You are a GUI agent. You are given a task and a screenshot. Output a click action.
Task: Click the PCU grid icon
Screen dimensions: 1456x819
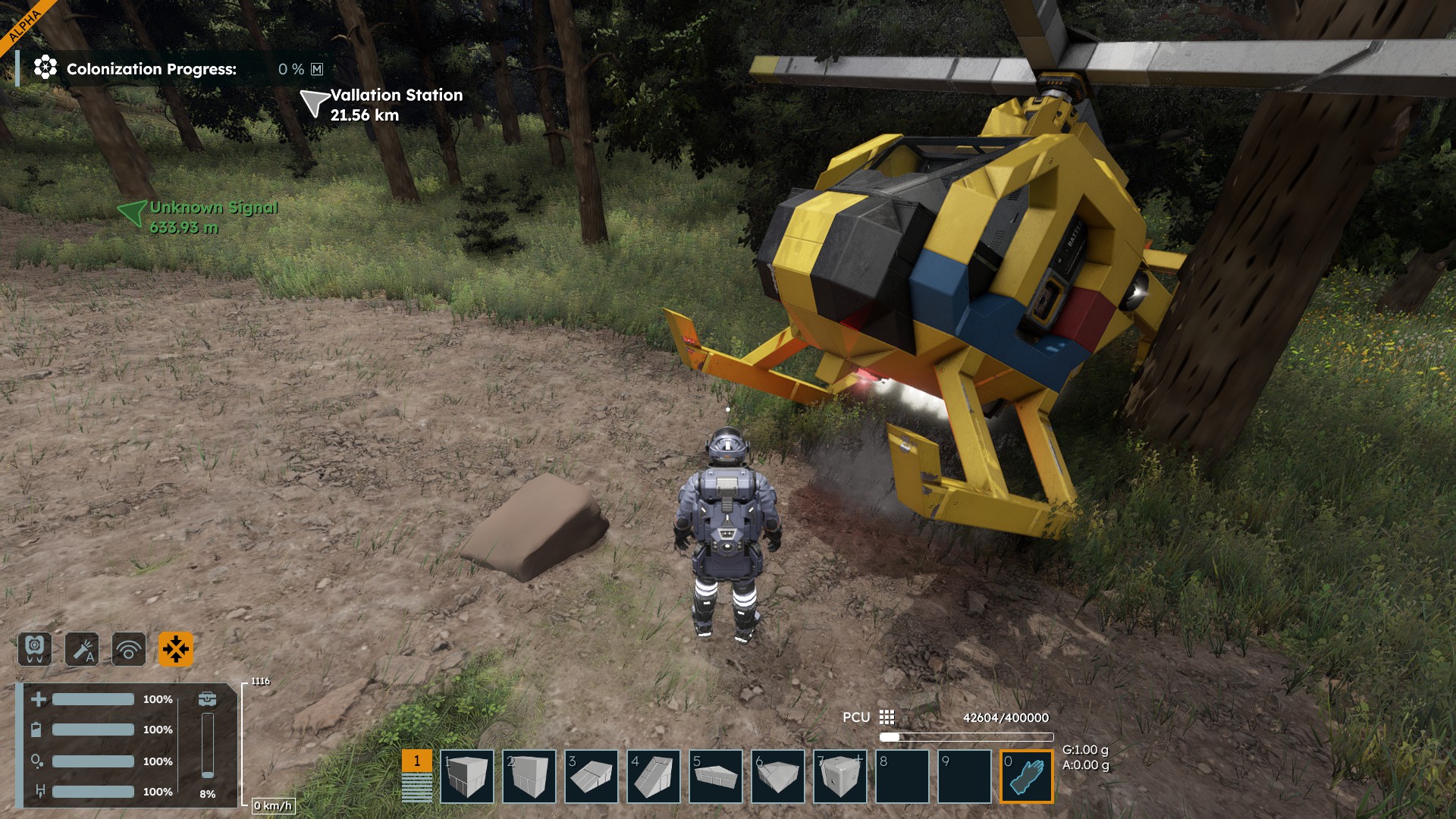click(x=886, y=717)
